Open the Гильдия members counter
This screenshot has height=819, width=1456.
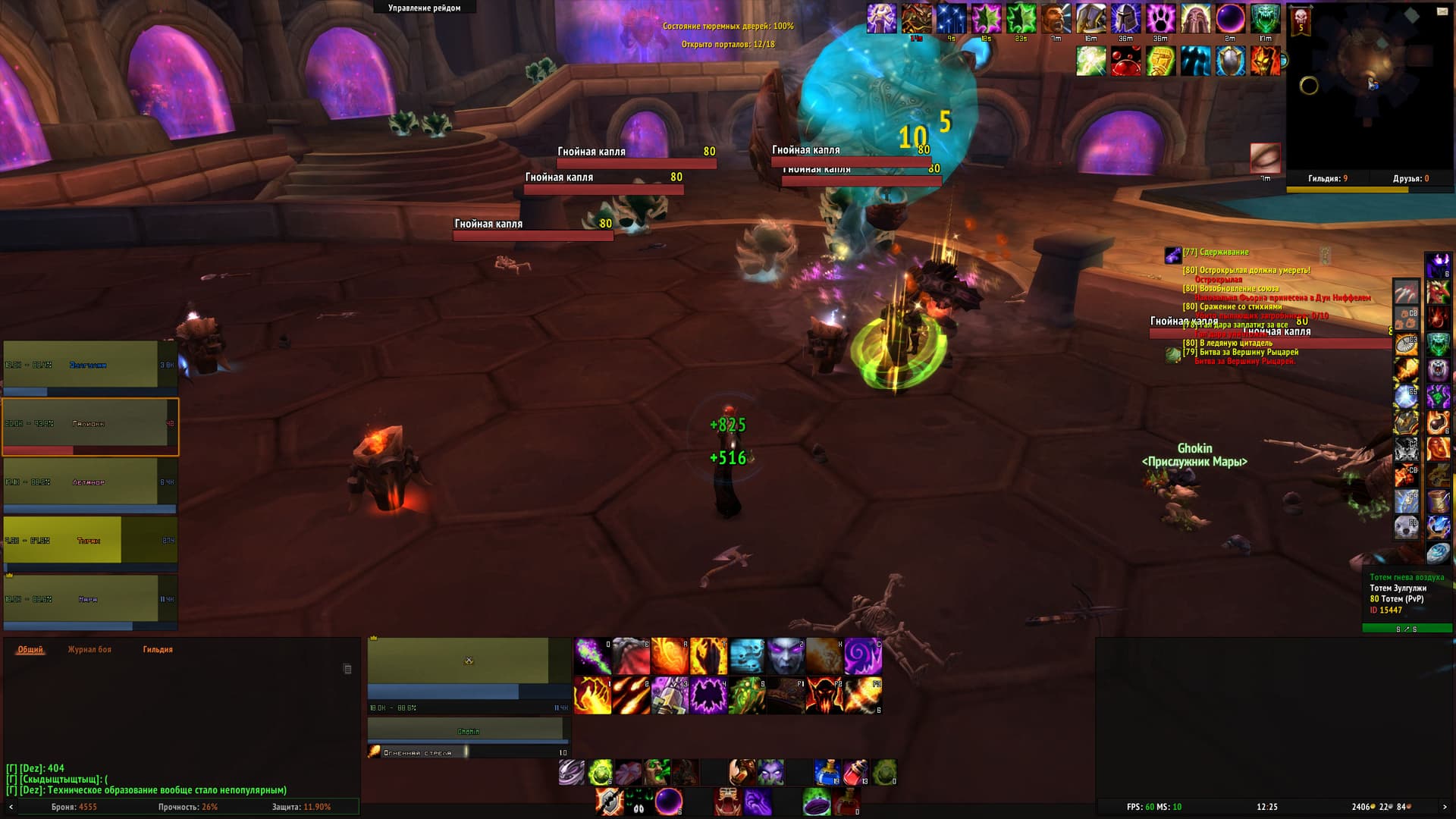[1328, 179]
